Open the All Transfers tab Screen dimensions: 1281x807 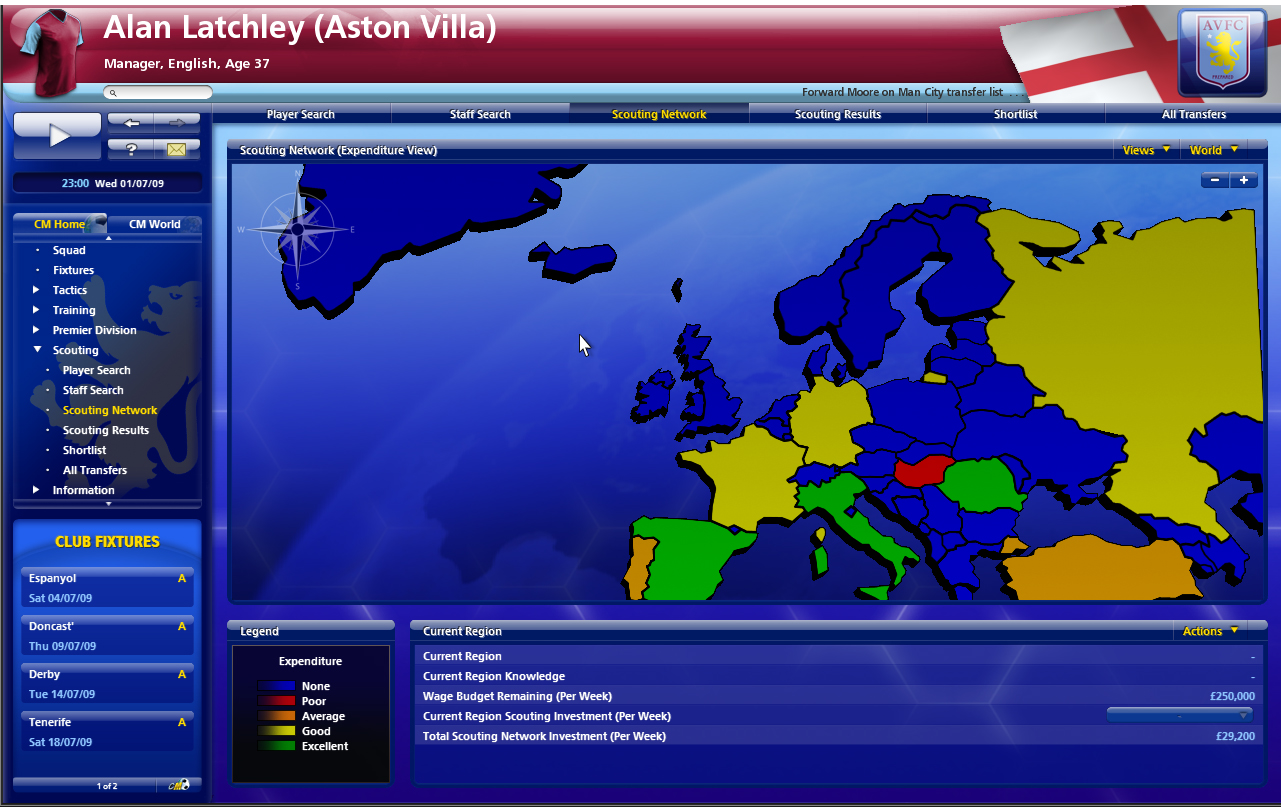1193,114
